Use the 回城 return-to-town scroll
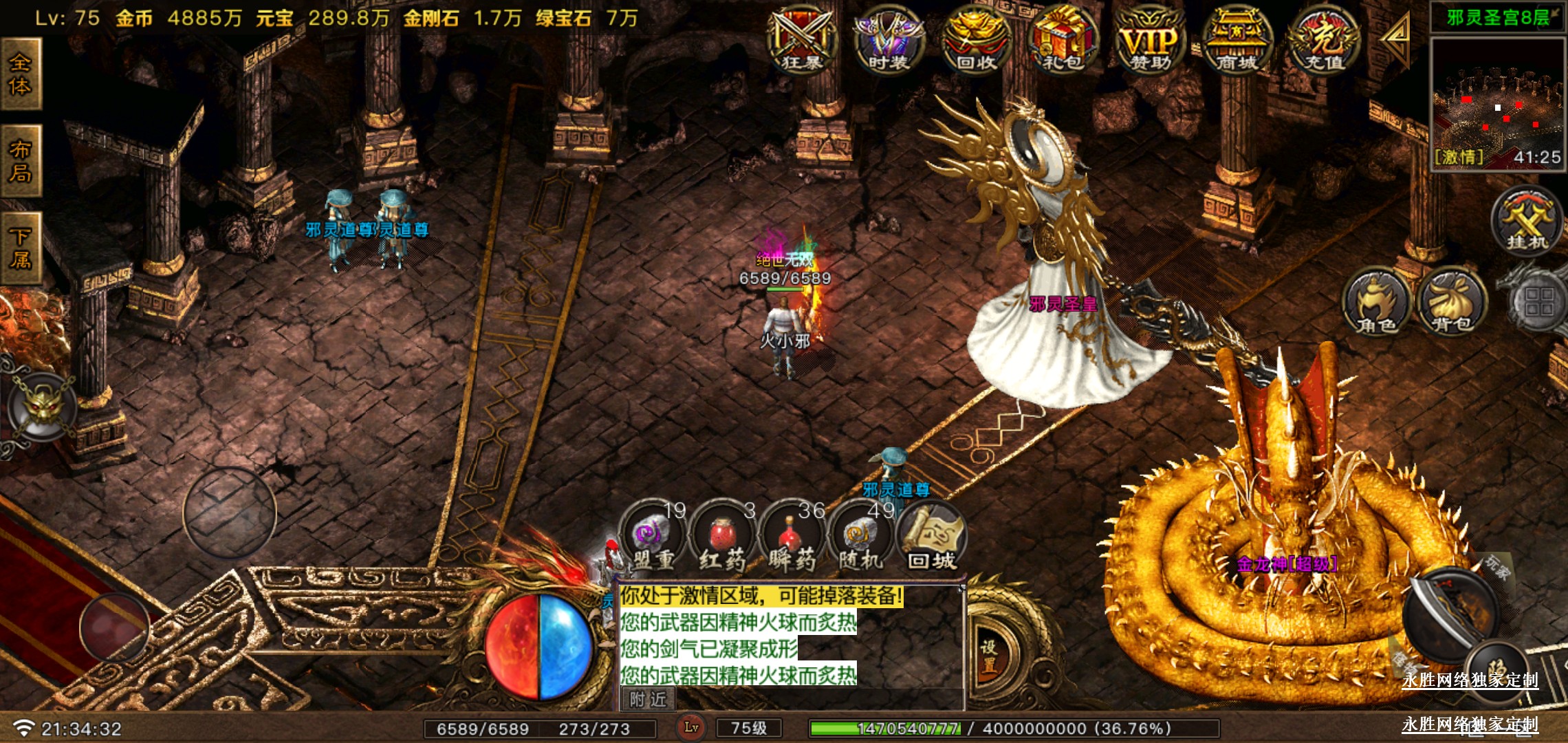Image resolution: width=1568 pixels, height=743 pixels. pos(933,538)
